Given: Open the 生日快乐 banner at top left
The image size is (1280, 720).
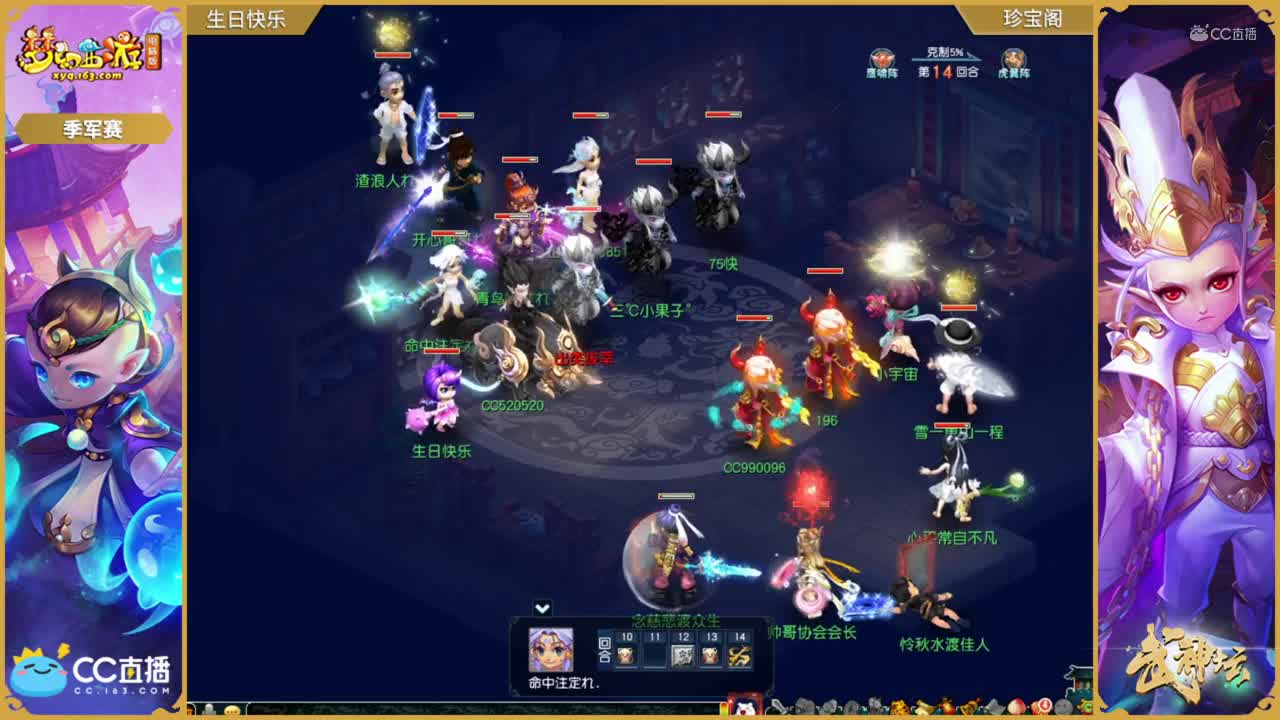Looking at the screenshot, I should [x=247, y=17].
